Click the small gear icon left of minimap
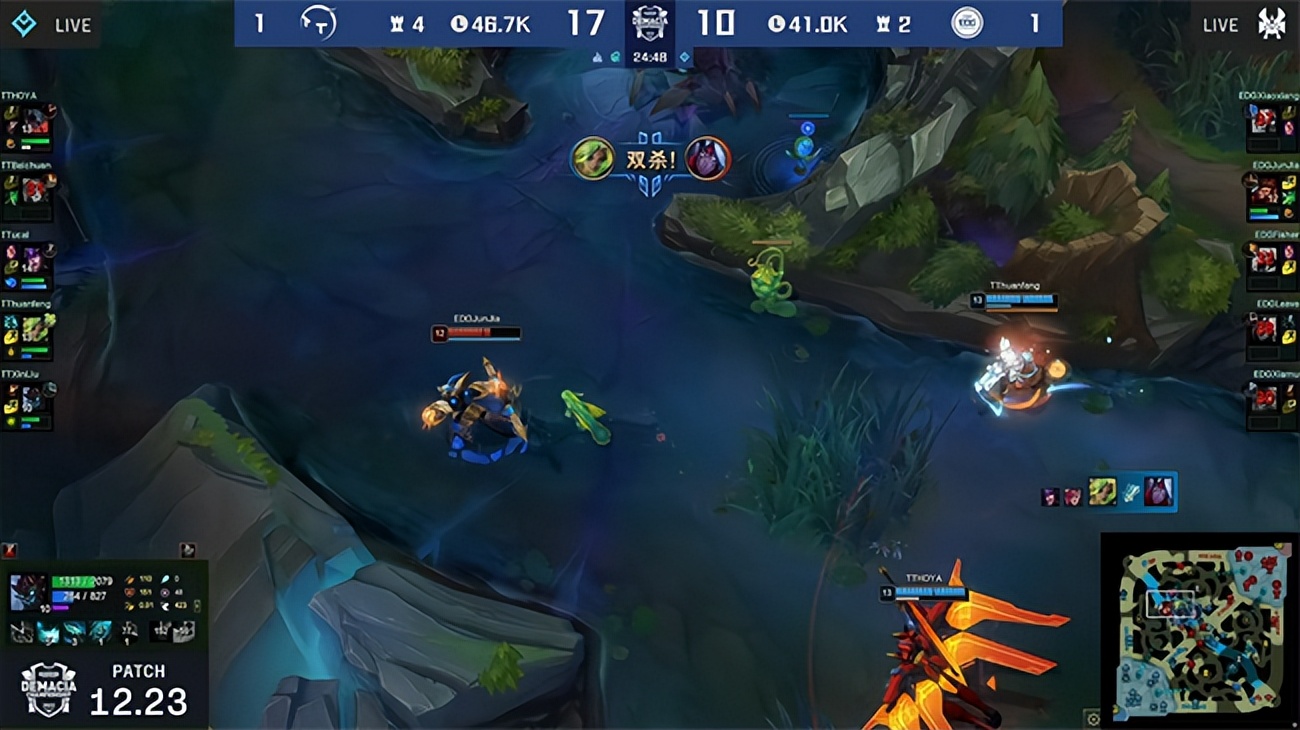1300x730 pixels. pos(1092,718)
